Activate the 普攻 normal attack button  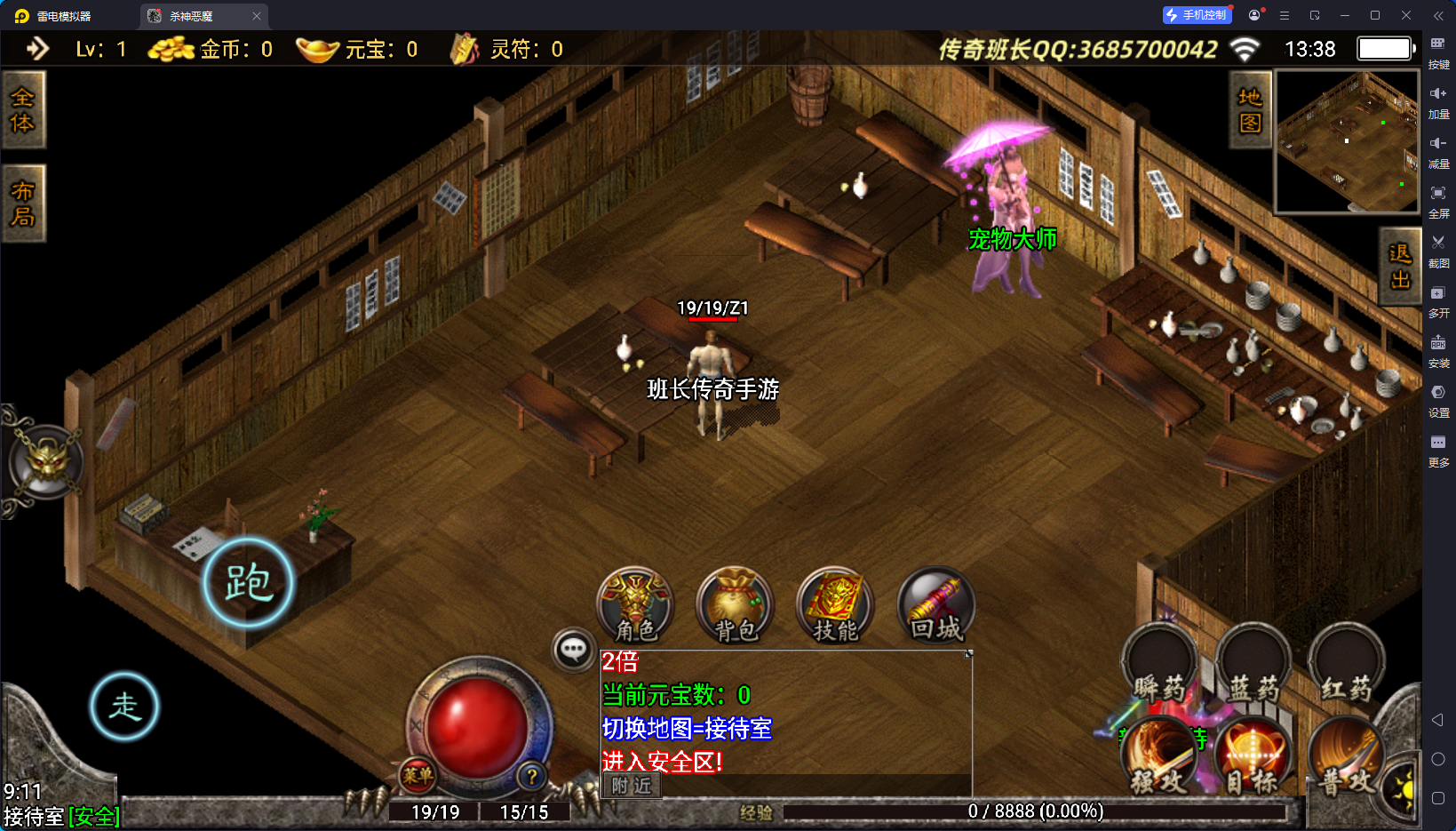[x=1345, y=756]
